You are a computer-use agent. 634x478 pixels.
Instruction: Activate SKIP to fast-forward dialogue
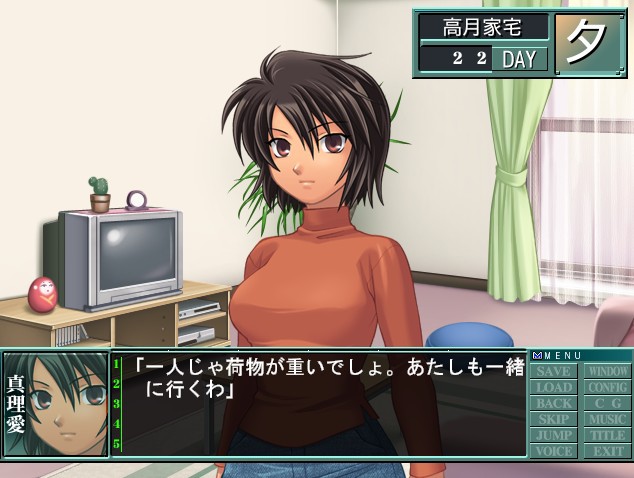tap(554, 420)
